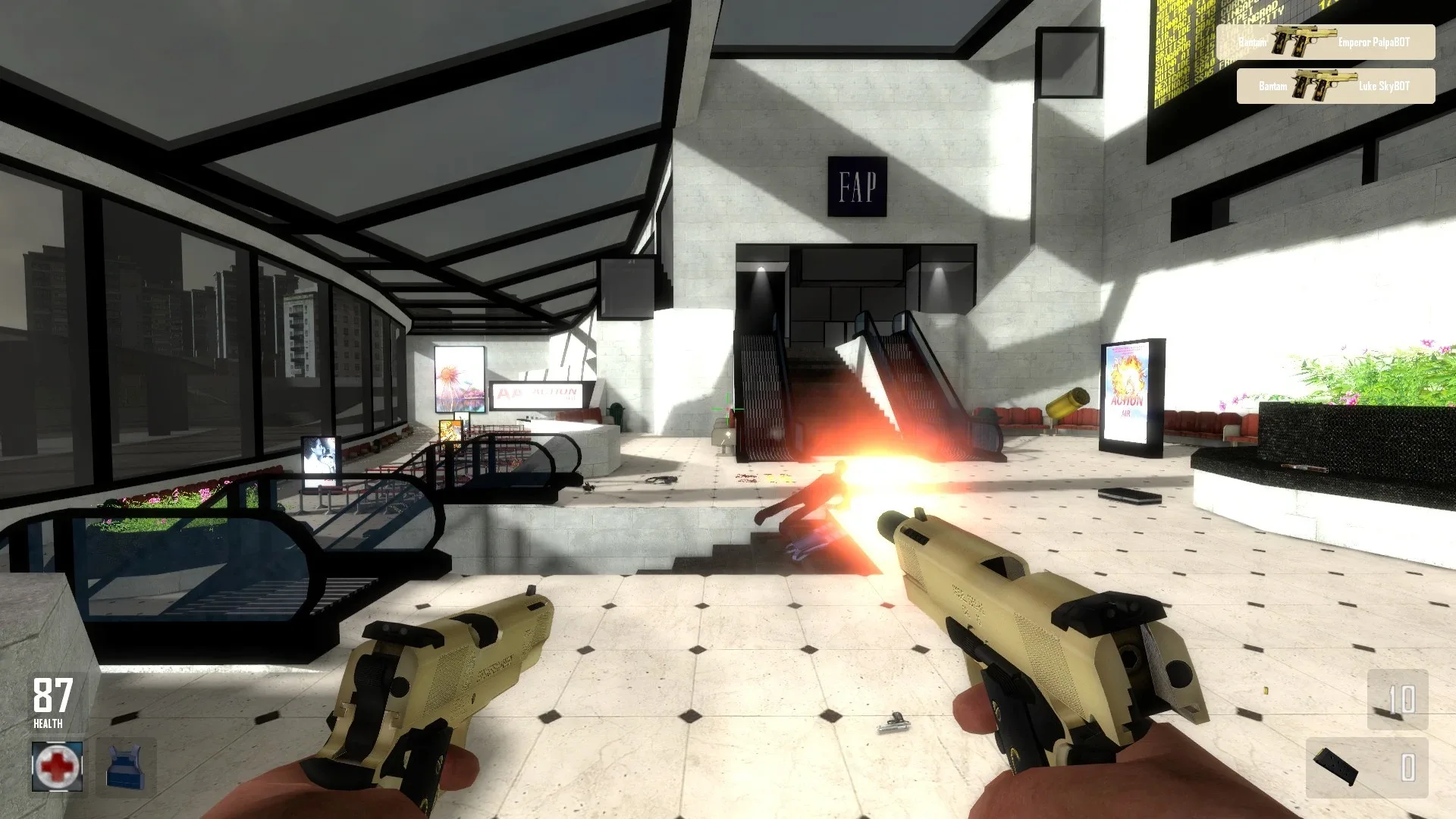
Task: Click the green crosshair reticle
Action: click(726, 407)
